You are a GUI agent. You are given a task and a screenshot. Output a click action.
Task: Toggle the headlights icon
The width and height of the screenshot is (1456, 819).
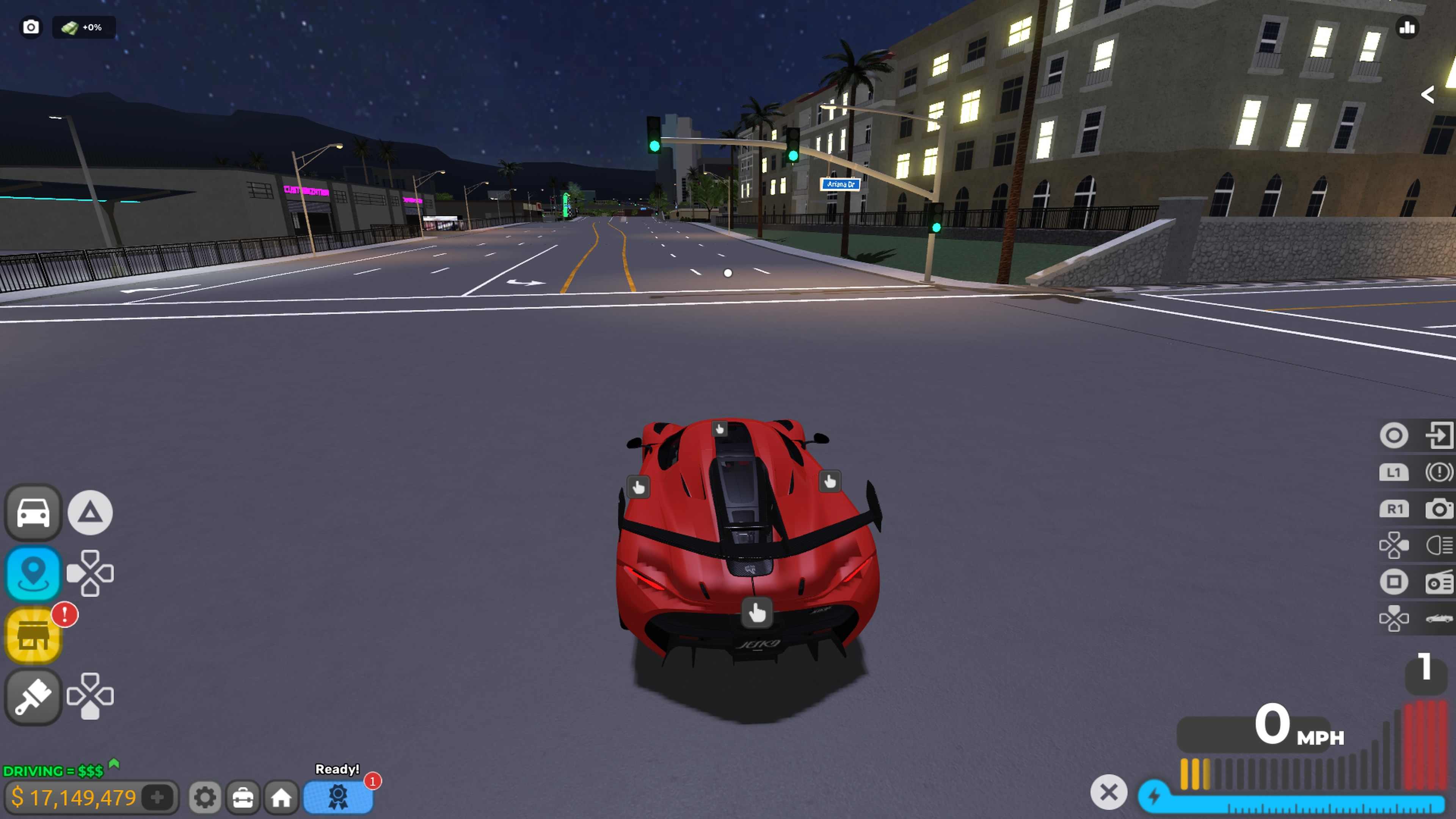[1439, 546]
